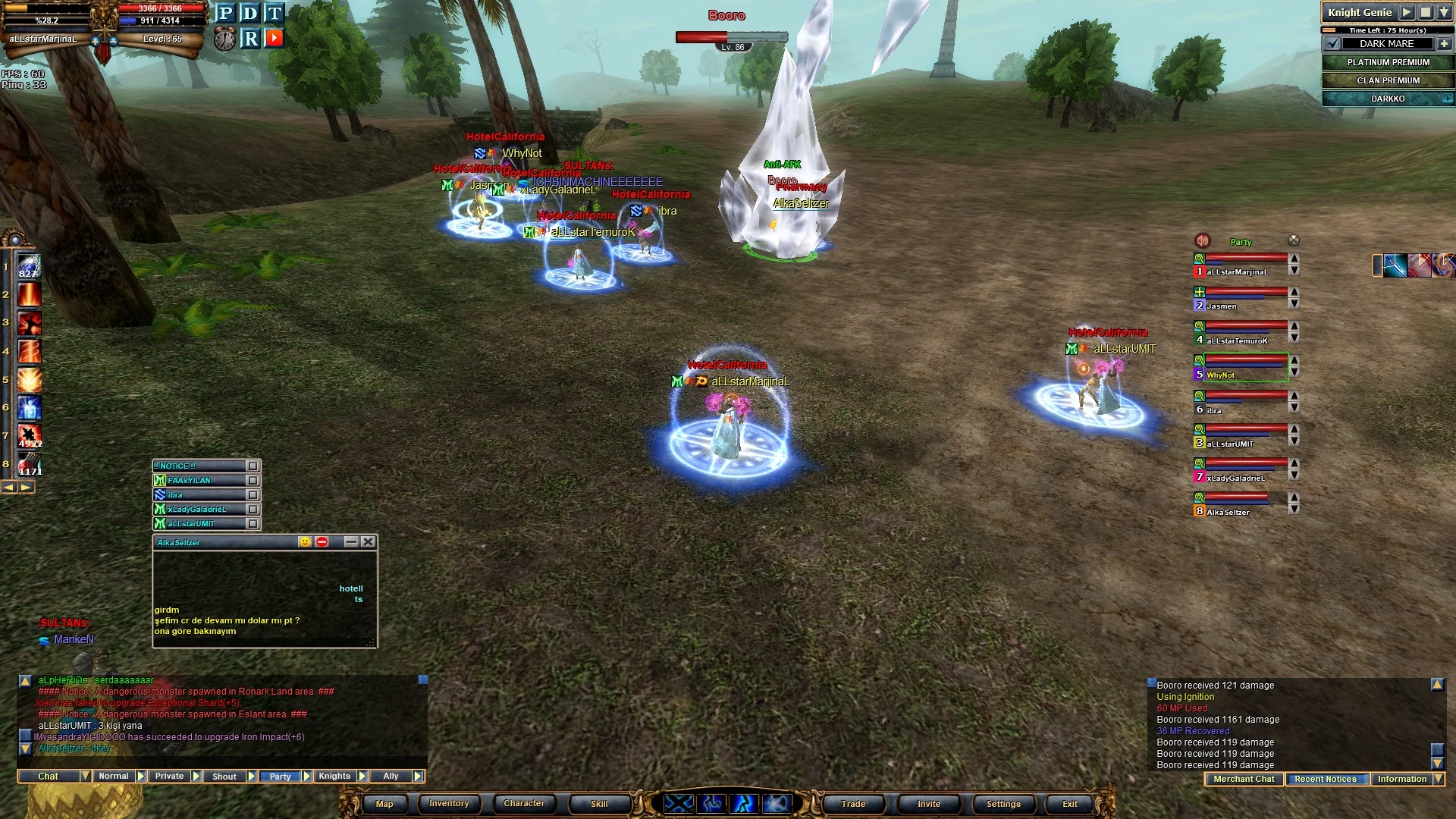This screenshot has width=1456, height=819.
Task: Open the PLATINUM PREMIUM panel
Action: [x=1388, y=63]
